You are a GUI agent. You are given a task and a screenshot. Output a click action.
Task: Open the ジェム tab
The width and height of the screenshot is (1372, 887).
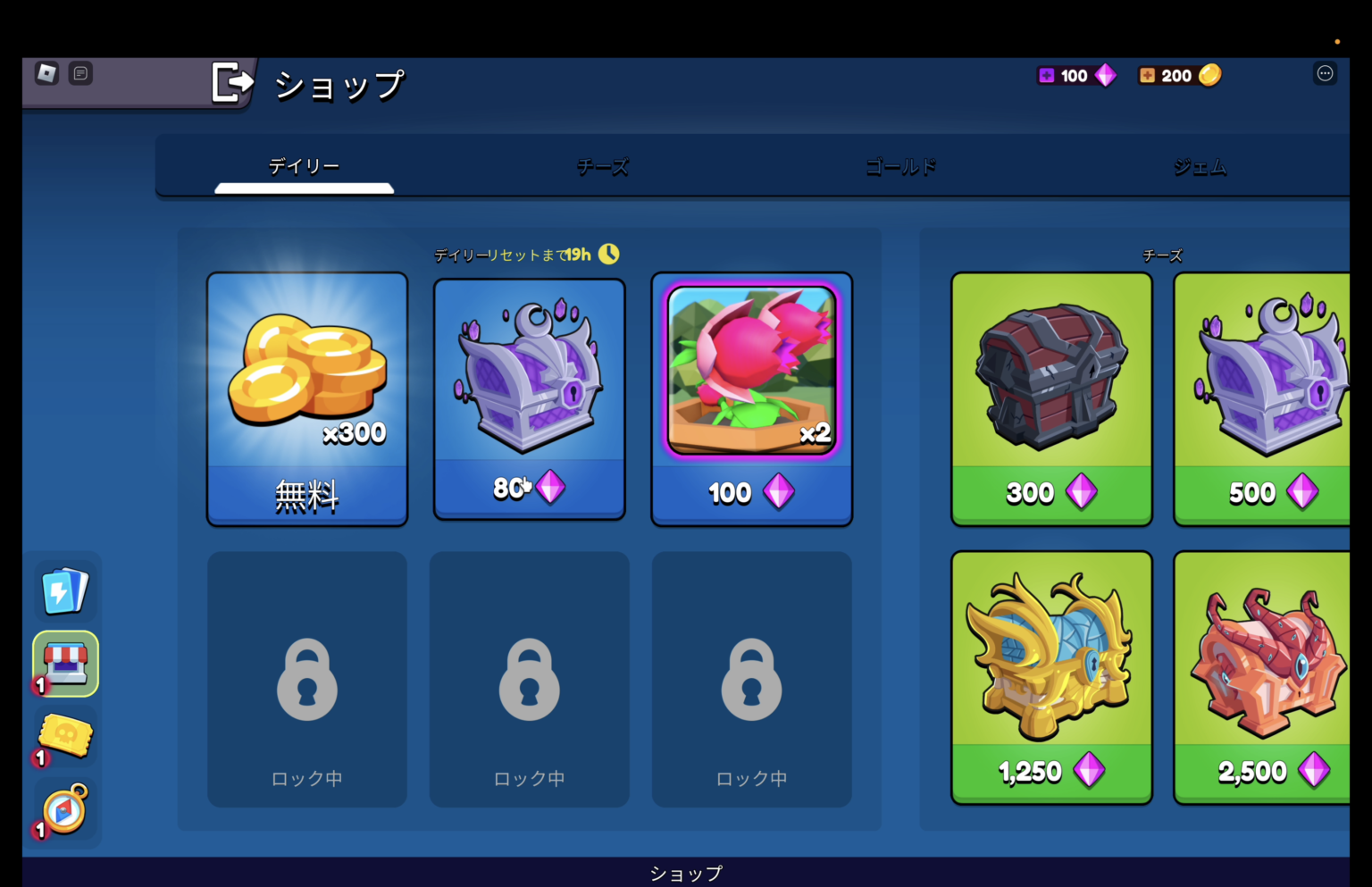point(1200,166)
